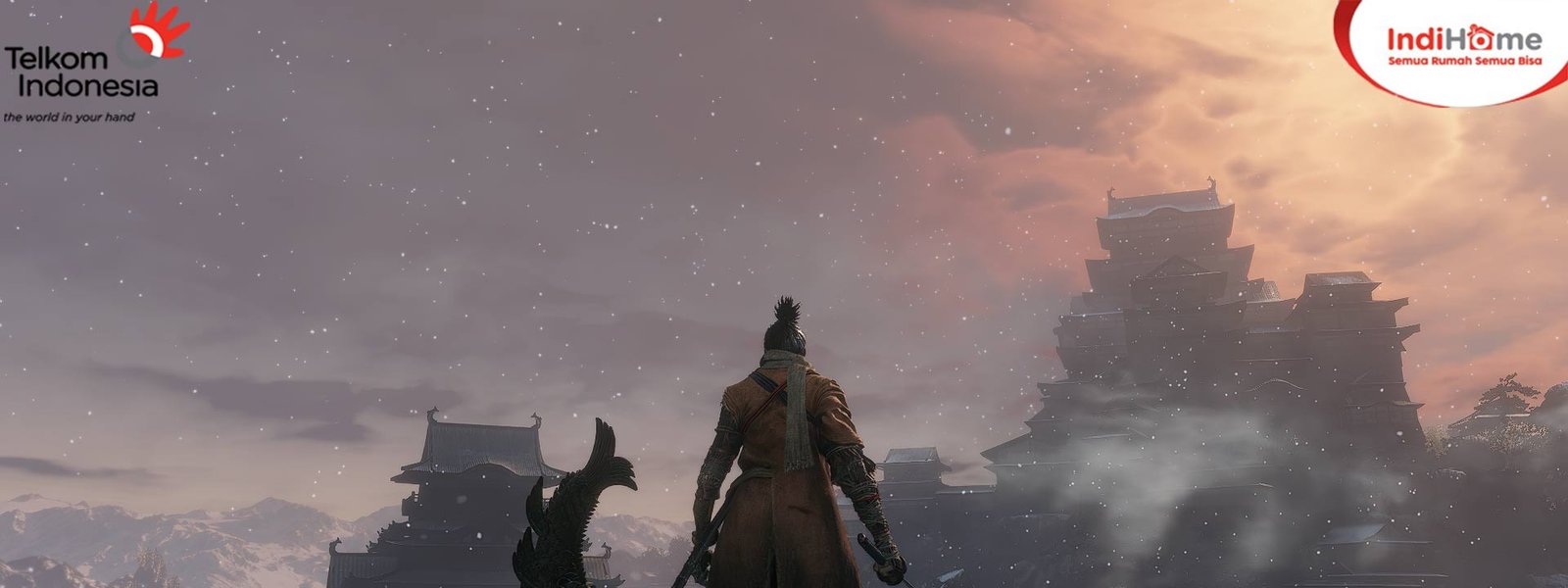Click the Telkom Indonesia logo
This screenshot has height=588, width=1568.
click(x=93, y=62)
